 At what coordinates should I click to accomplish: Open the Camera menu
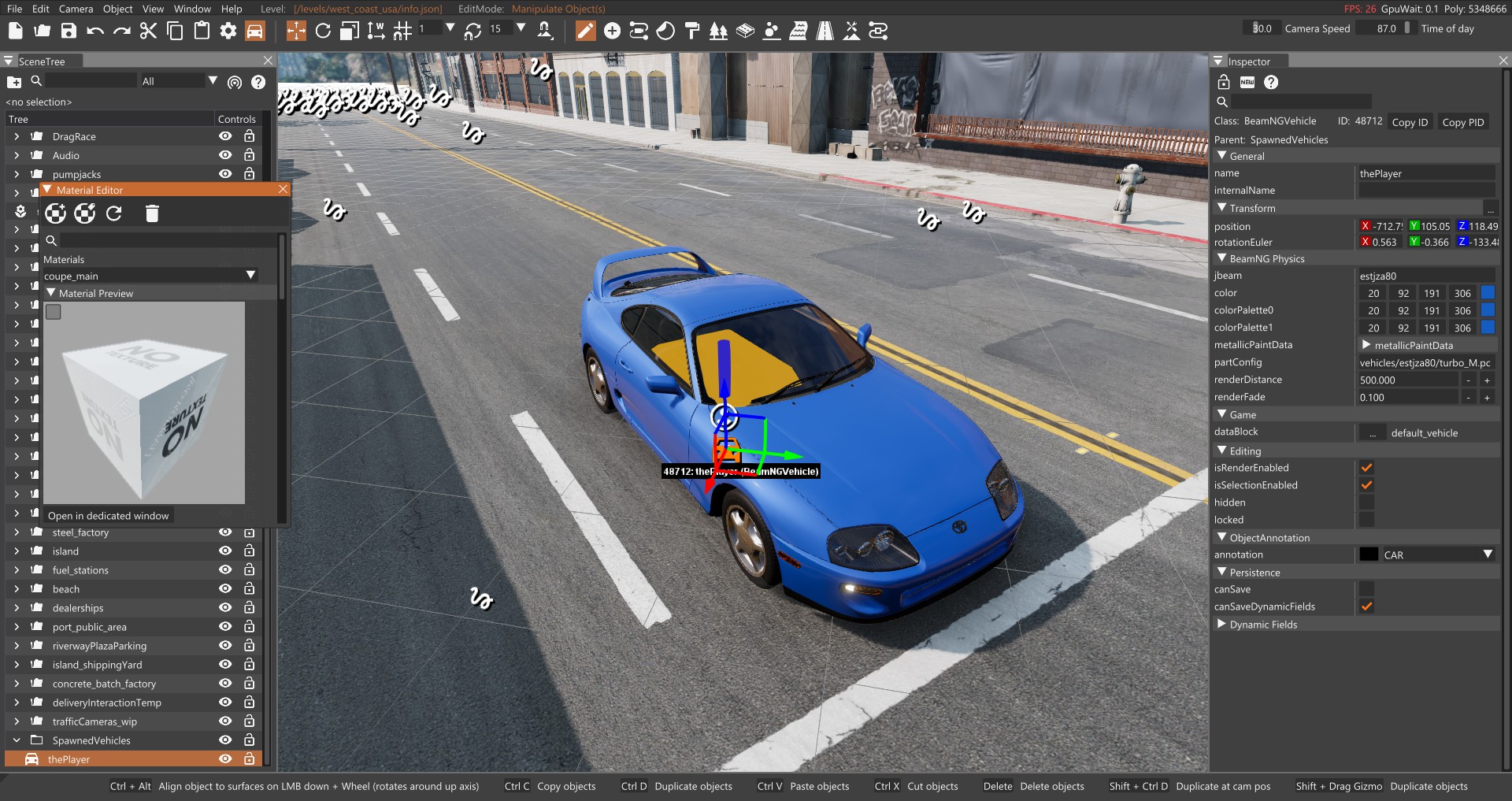pos(76,9)
